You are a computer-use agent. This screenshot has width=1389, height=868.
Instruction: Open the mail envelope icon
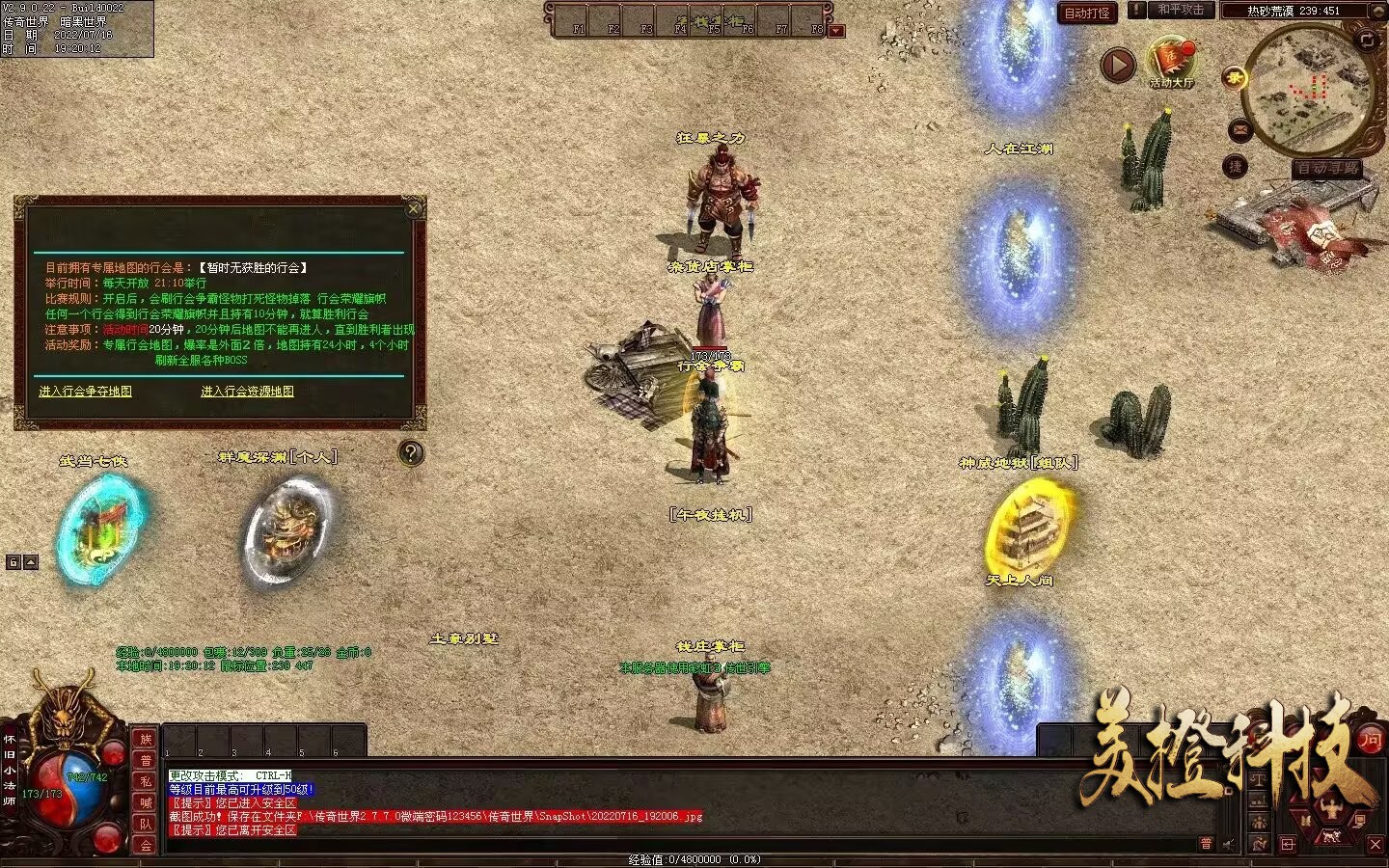[1239, 129]
